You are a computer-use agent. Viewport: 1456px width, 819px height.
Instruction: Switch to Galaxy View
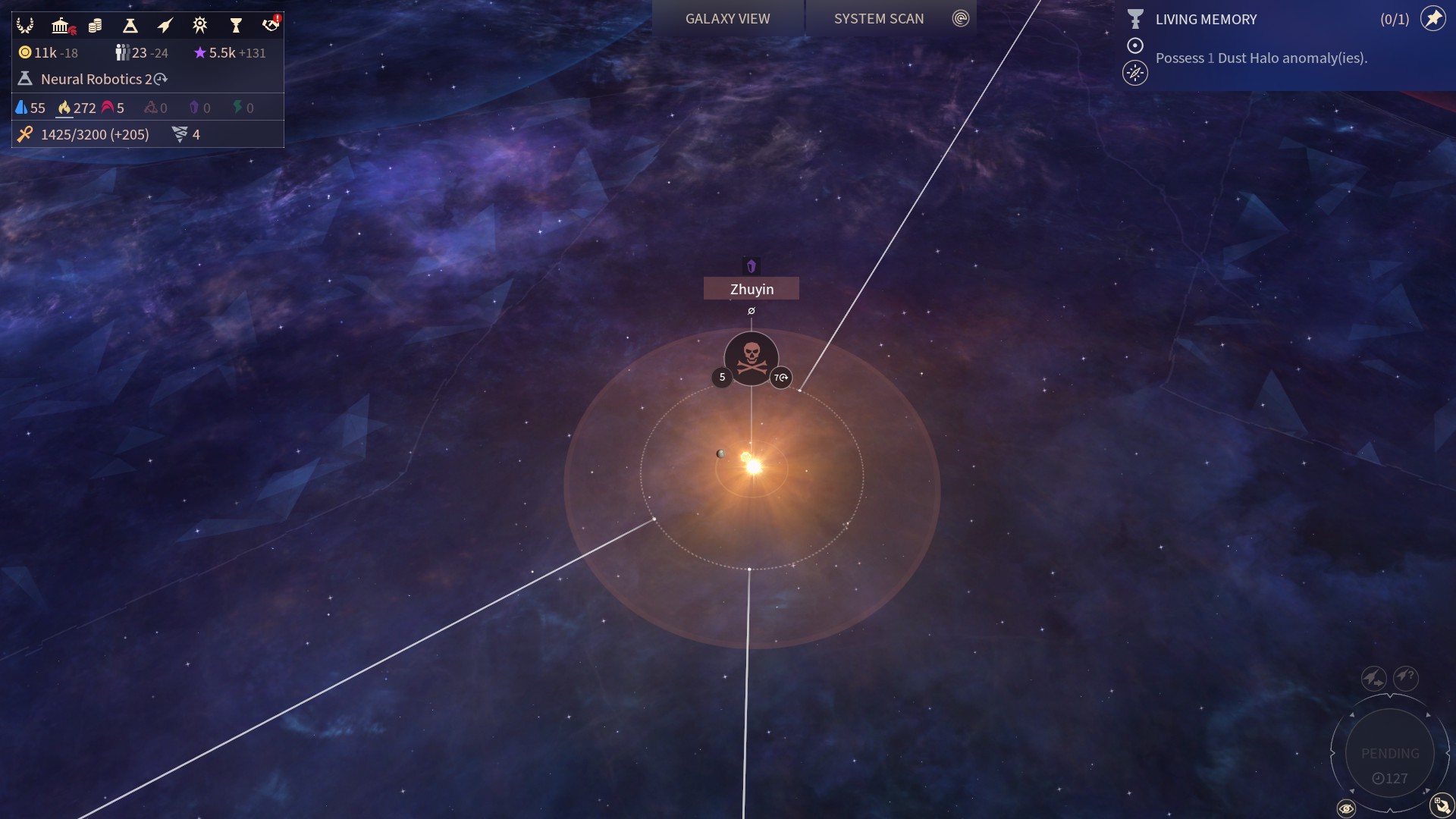click(727, 18)
